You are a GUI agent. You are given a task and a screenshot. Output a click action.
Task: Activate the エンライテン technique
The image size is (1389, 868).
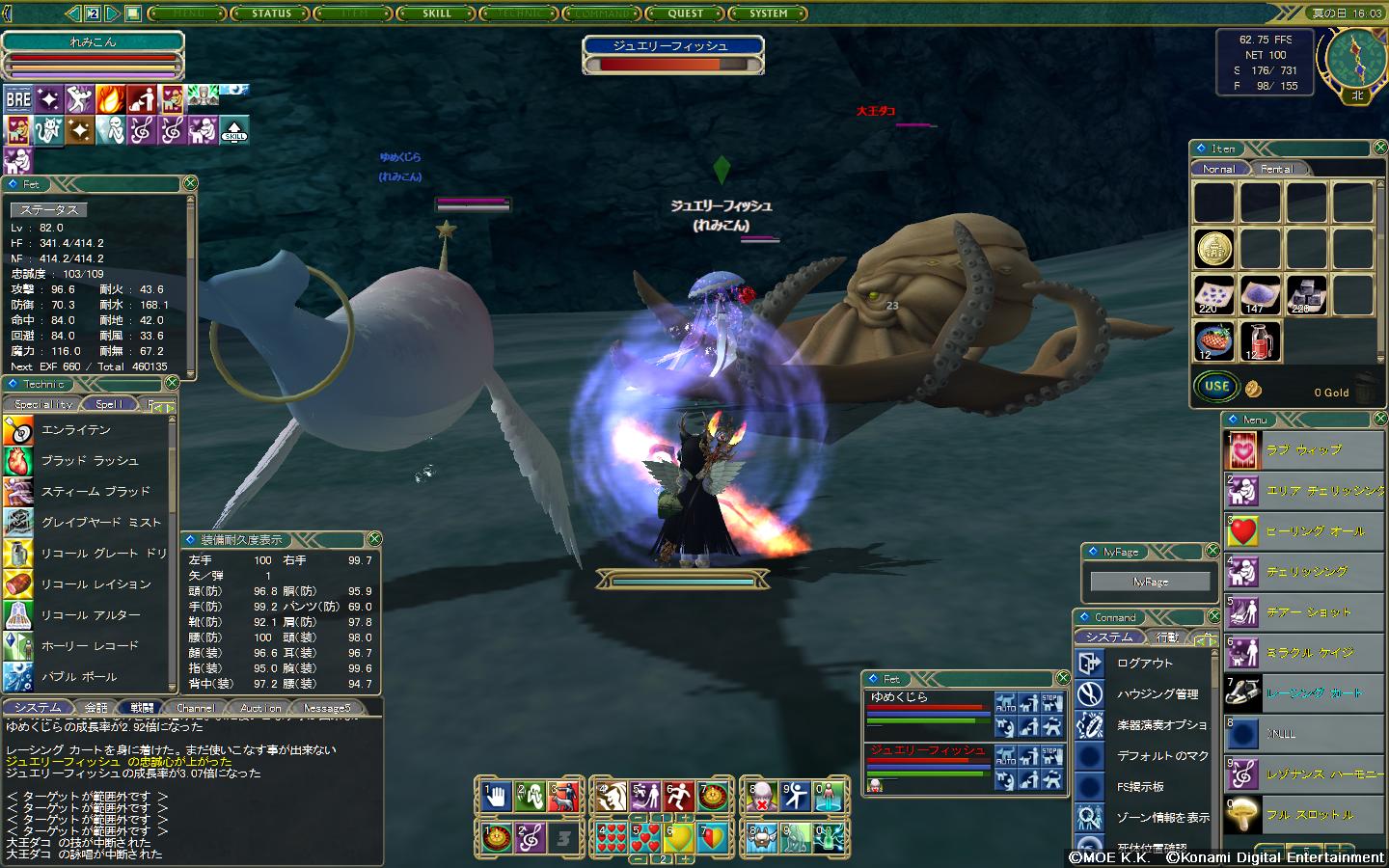click(76, 430)
